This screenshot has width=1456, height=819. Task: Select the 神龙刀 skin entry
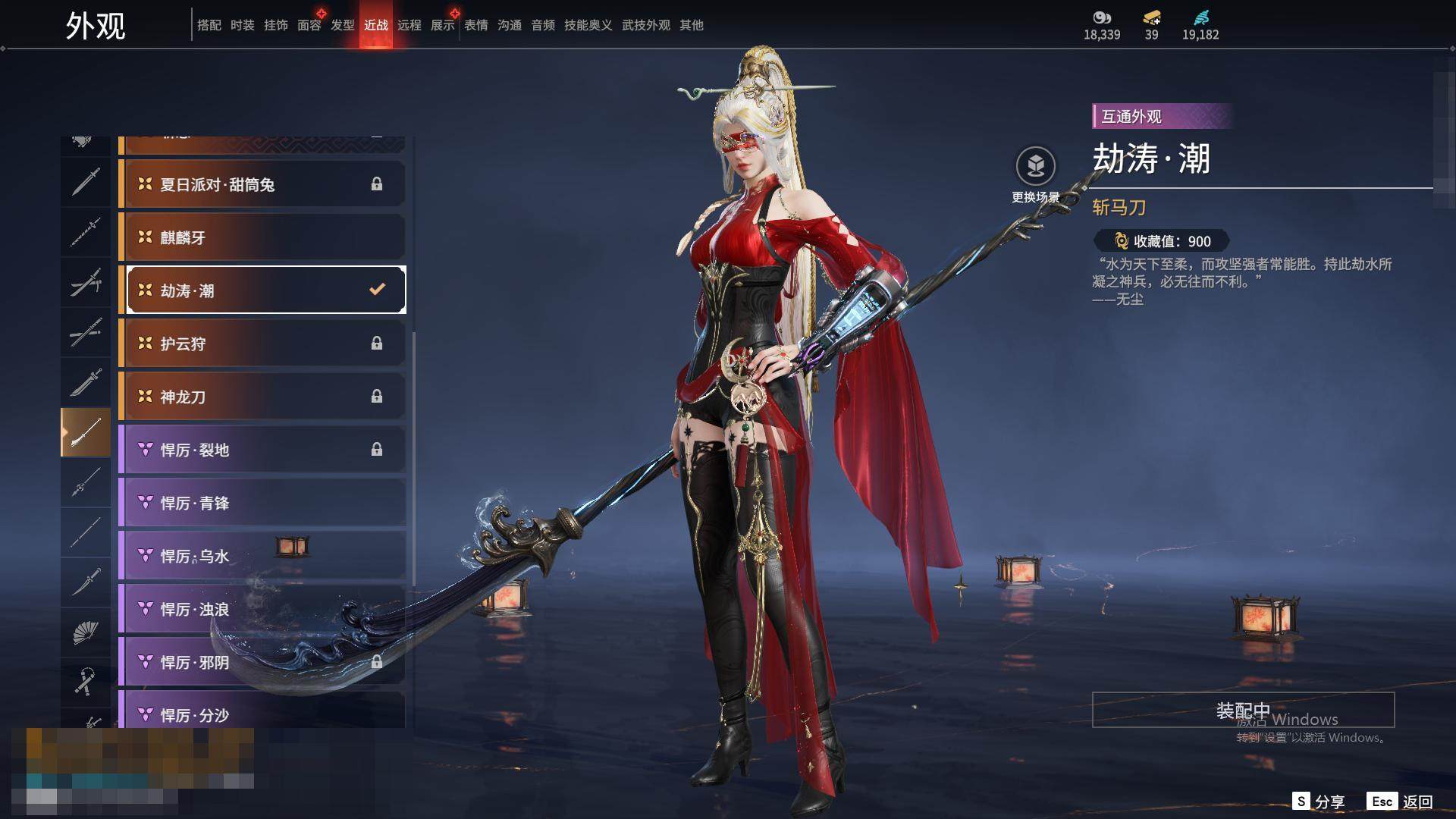[262, 397]
